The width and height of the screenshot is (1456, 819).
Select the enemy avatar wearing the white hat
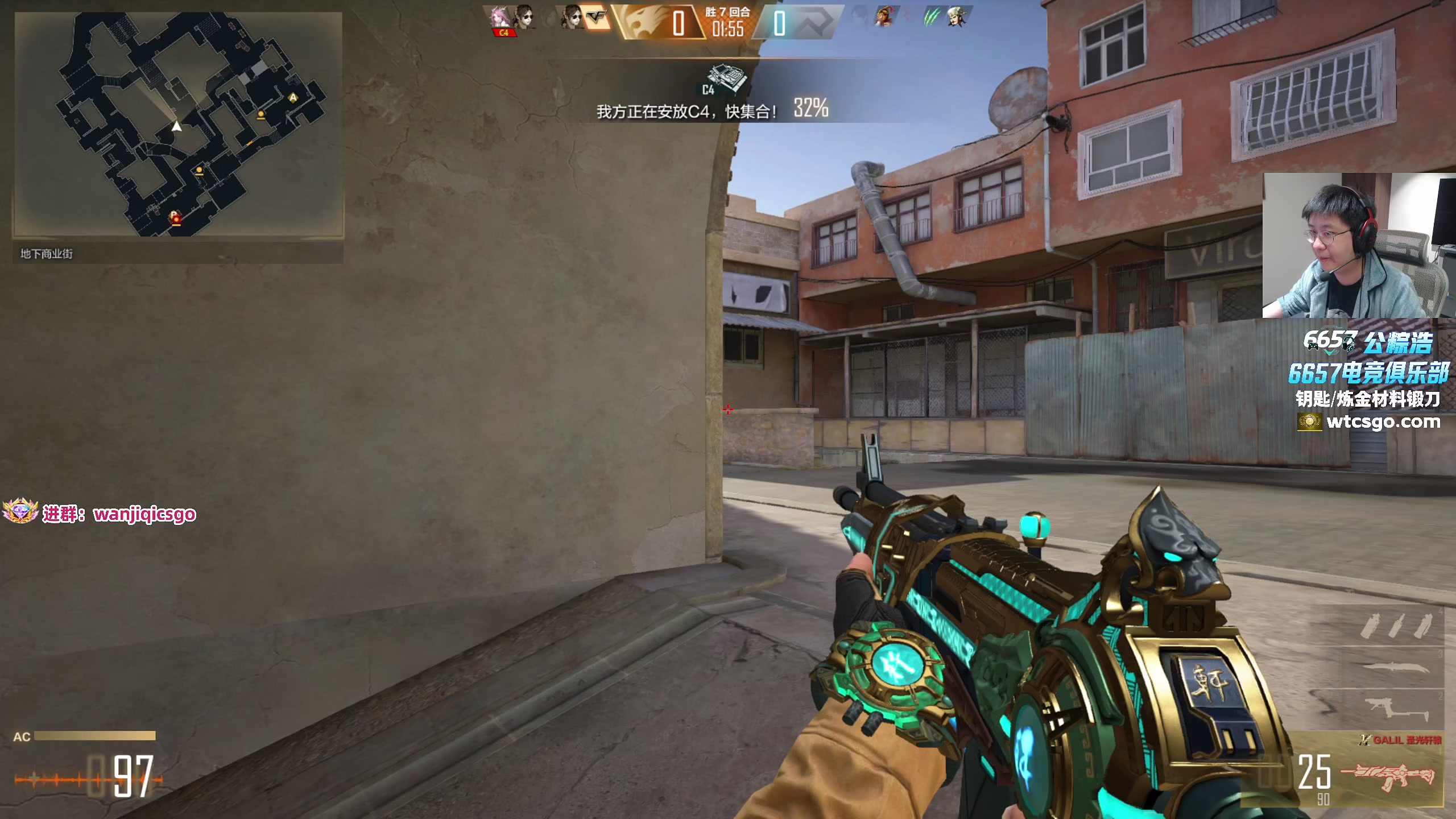pyautogui.click(x=957, y=17)
